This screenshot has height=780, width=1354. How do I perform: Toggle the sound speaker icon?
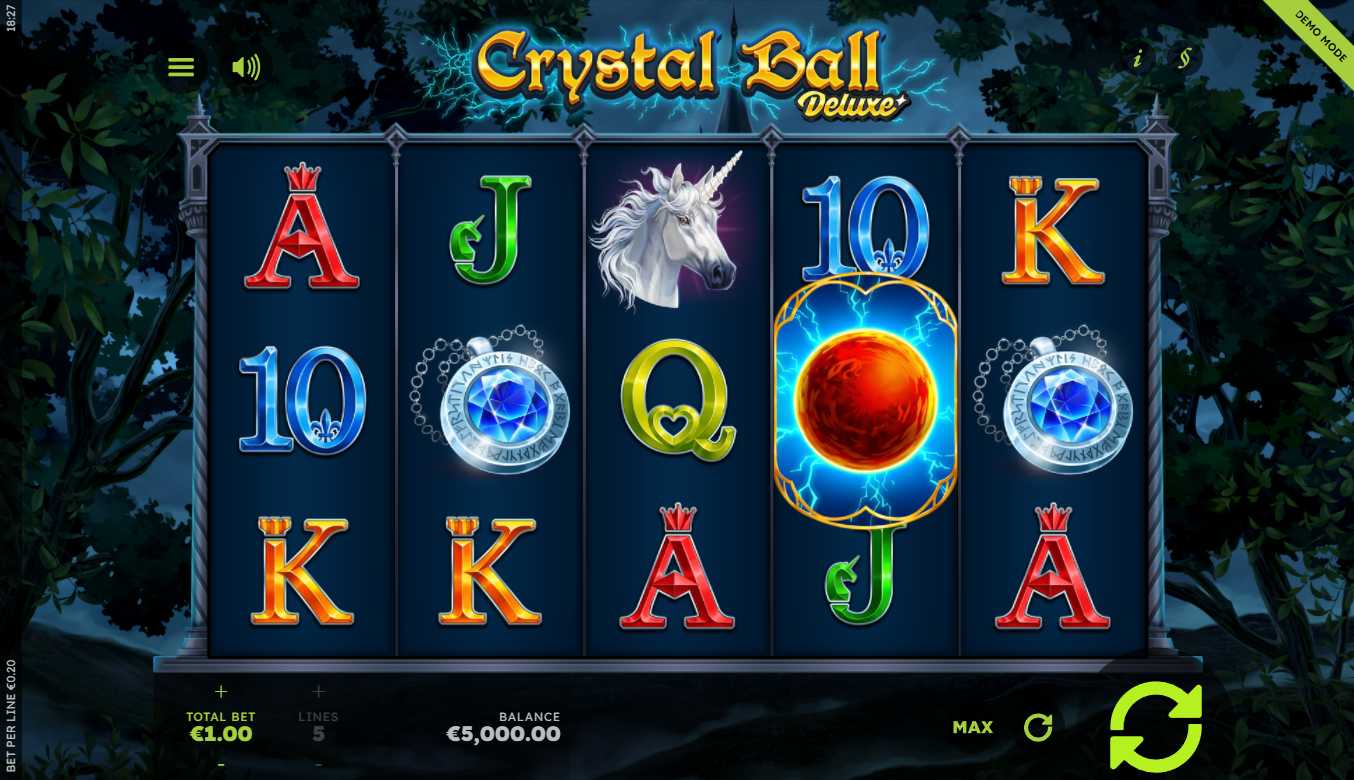245,67
